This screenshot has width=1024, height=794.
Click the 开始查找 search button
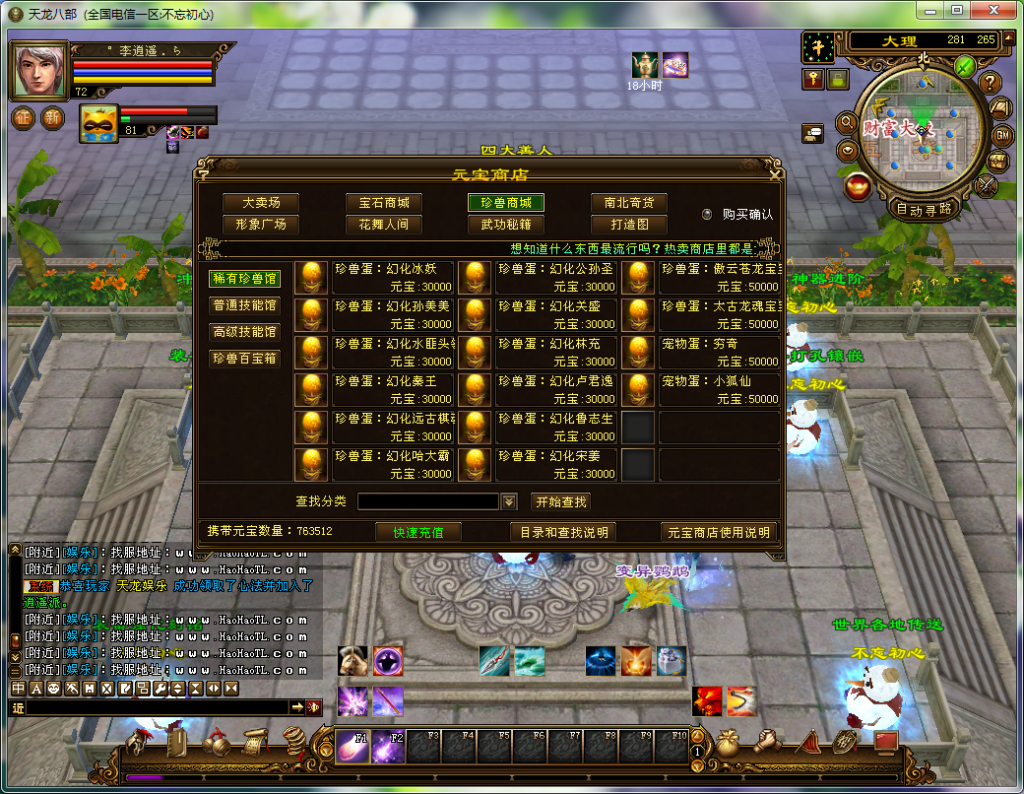point(560,502)
